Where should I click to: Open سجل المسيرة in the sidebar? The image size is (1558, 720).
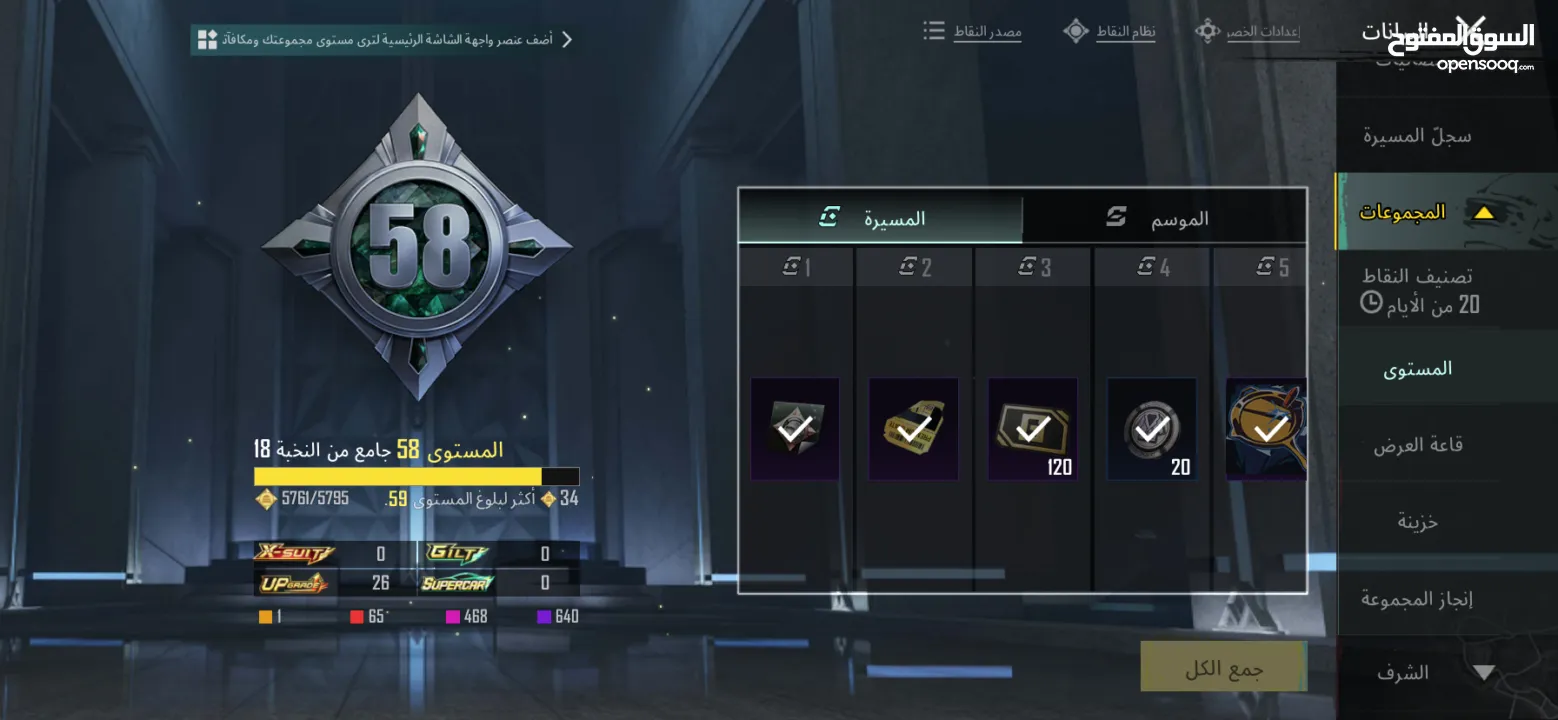pyautogui.click(x=1417, y=136)
